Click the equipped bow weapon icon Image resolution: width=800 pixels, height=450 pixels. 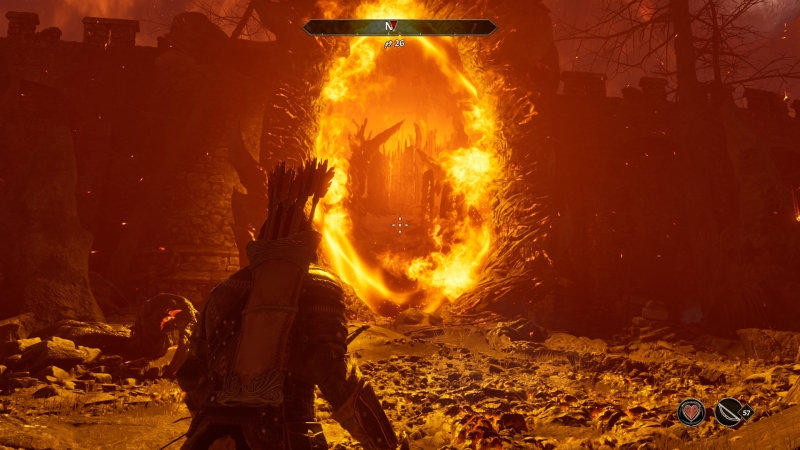(x=729, y=412)
